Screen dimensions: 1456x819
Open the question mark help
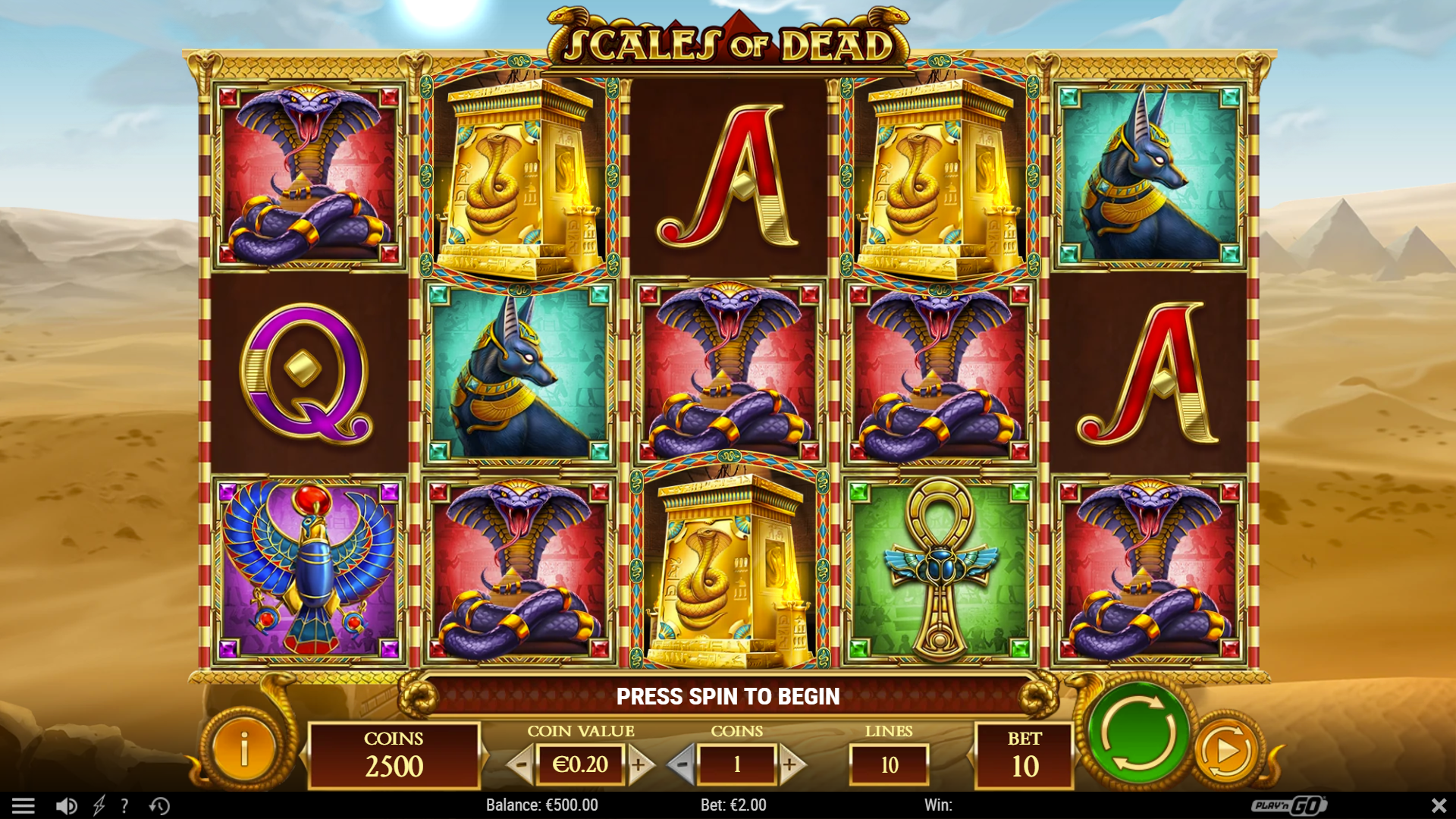pyautogui.click(x=125, y=805)
